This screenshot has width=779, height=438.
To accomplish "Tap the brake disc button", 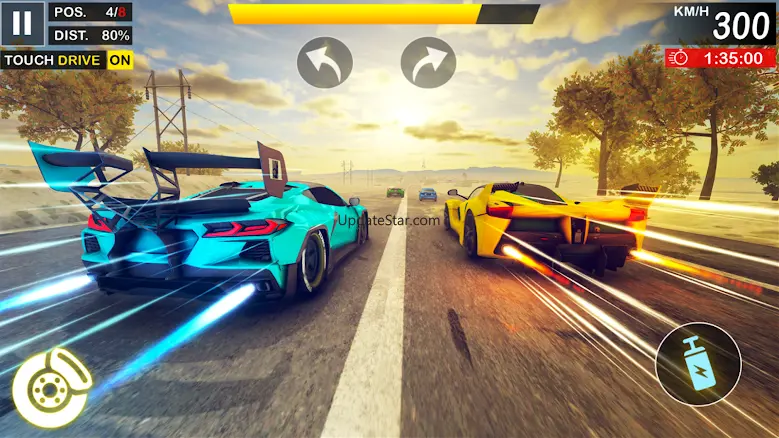I will pos(50,386).
